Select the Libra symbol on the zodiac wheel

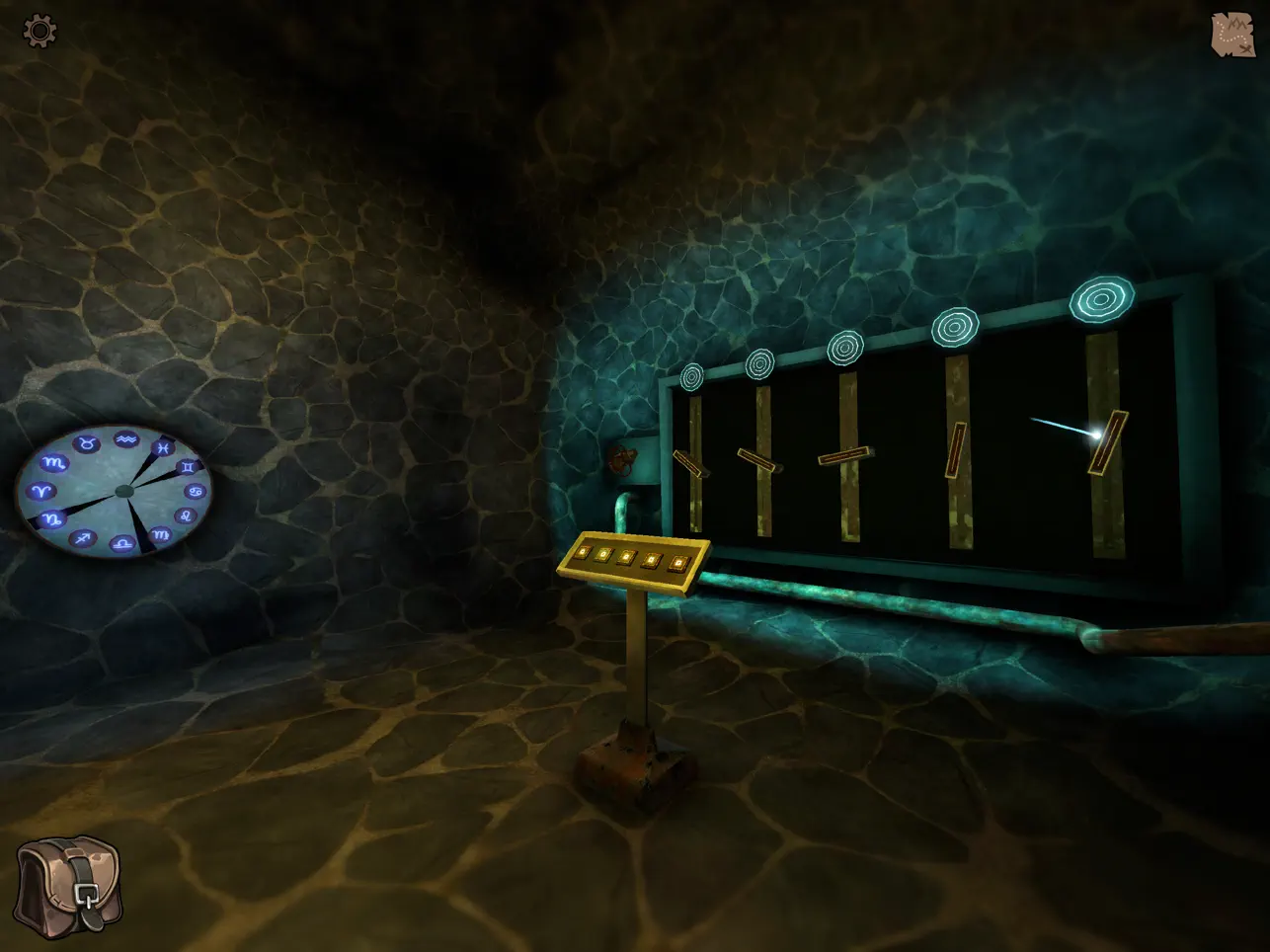tap(123, 542)
